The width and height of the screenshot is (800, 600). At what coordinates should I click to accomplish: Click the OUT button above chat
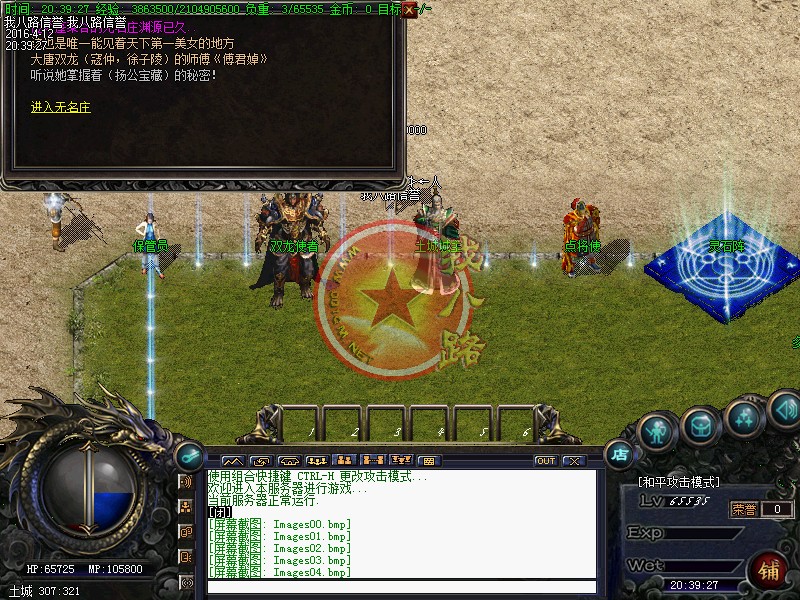tap(545, 461)
